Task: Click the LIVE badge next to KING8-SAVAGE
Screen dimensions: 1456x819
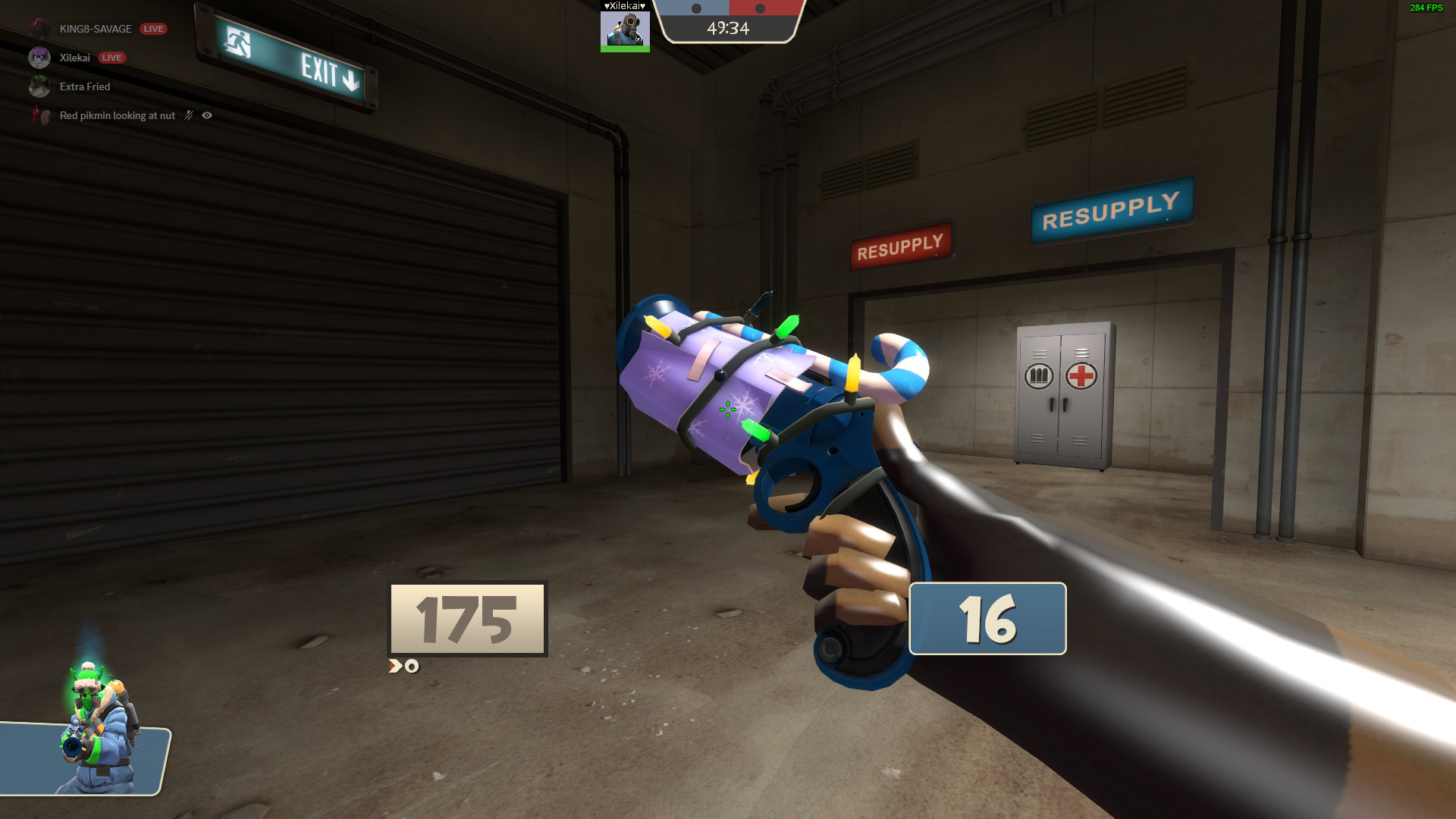Action: coord(153,29)
